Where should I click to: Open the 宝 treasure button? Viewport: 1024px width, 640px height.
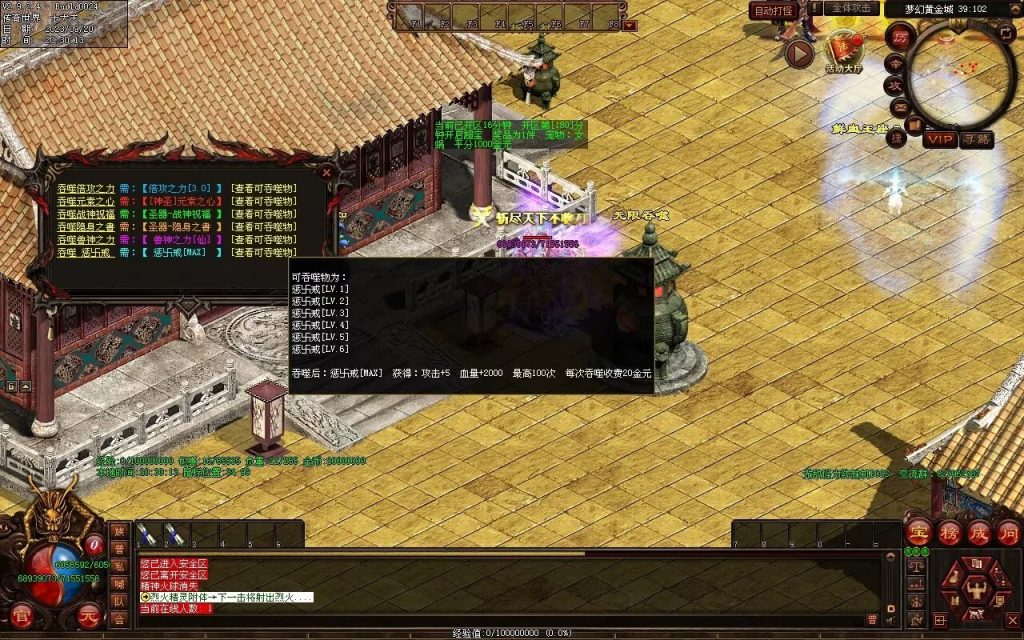coord(918,531)
